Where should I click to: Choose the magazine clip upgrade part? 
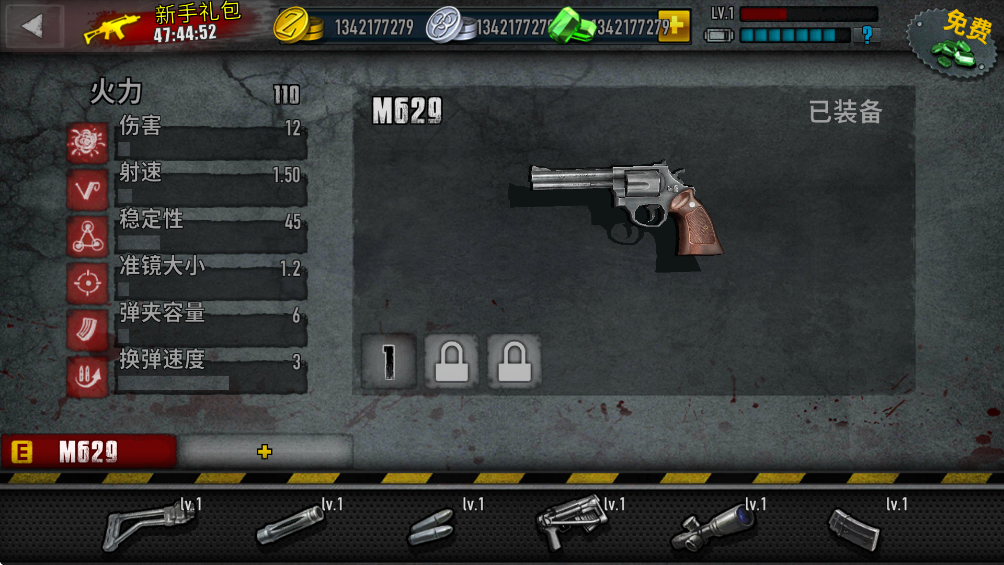[854, 527]
